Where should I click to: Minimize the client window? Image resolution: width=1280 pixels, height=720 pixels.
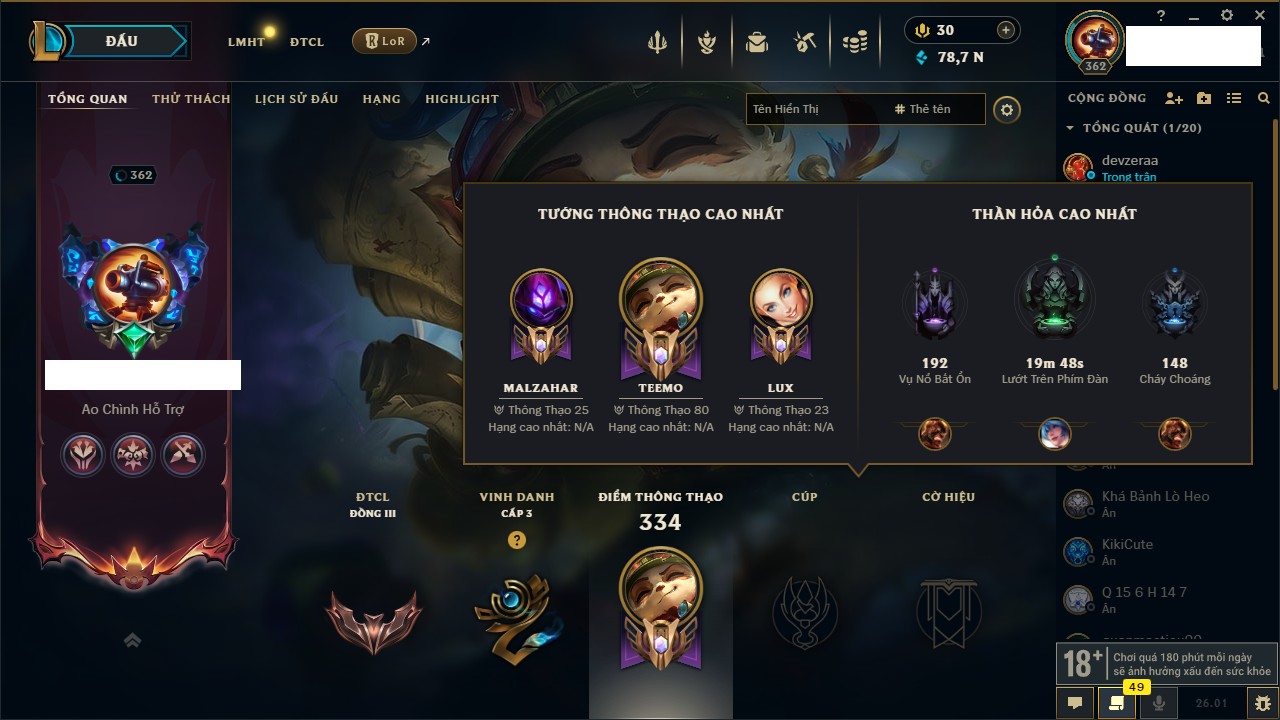pyautogui.click(x=1194, y=15)
